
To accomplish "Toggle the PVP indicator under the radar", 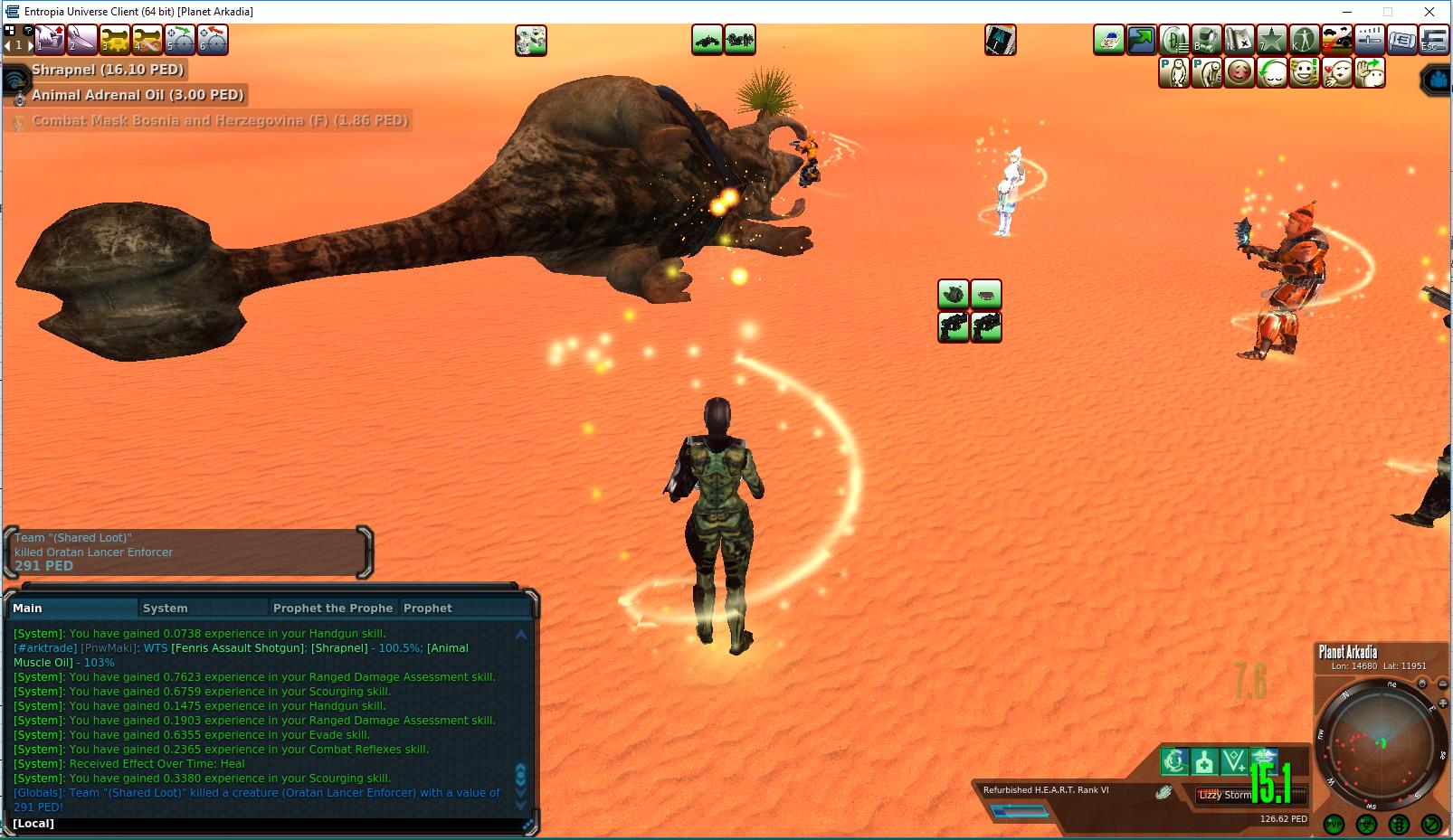I will [x=1334, y=825].
